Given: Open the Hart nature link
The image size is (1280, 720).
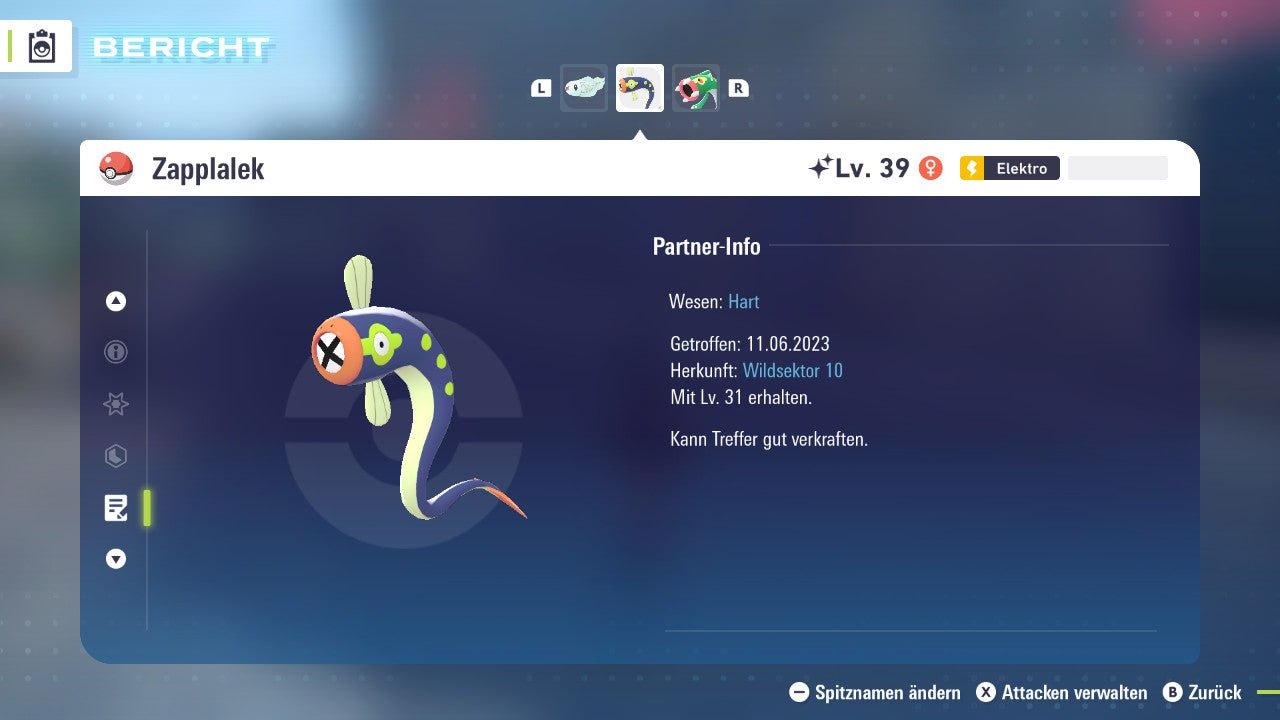Looking at the screenshot, I should click(x=743, y=301).
